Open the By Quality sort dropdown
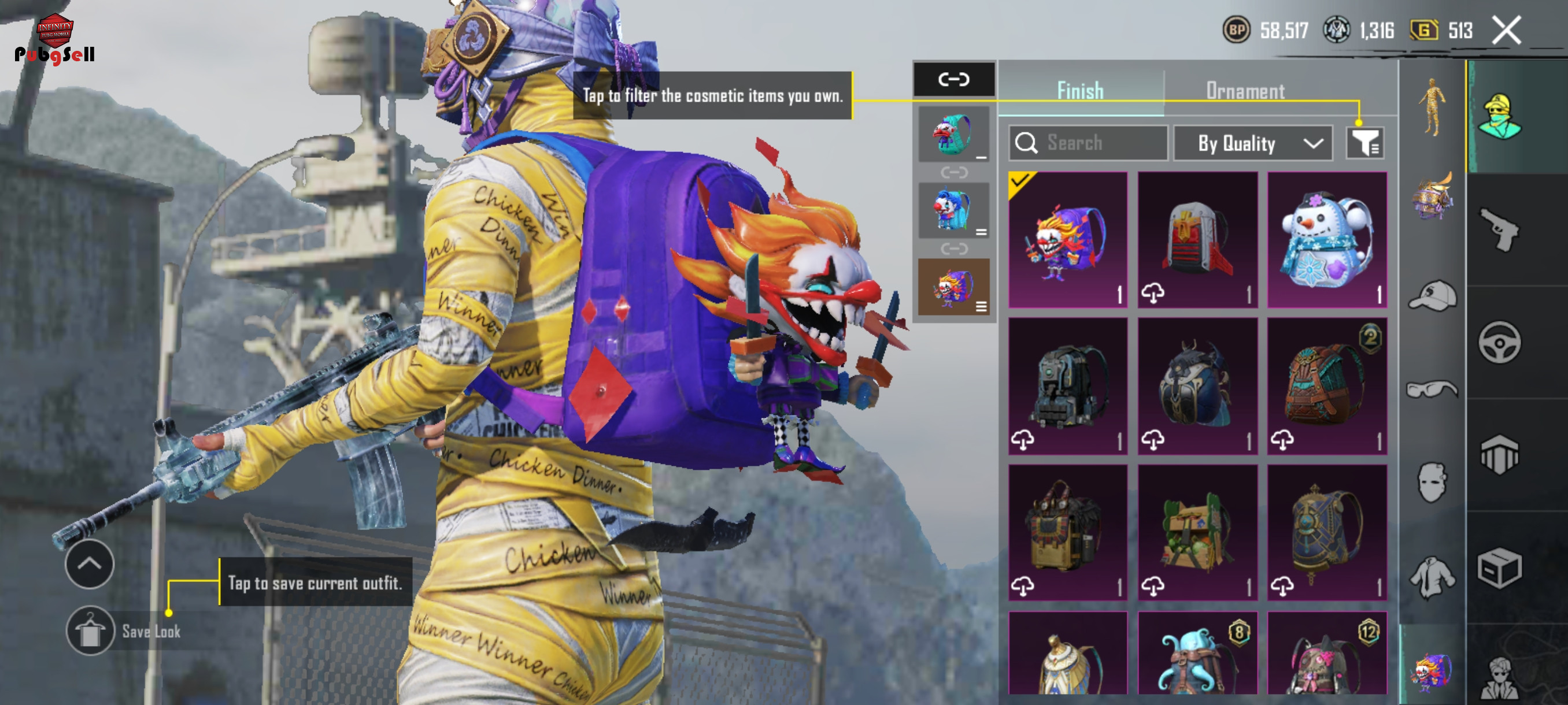Viewport: 1568px width, 705px height. click(1252, 143)
